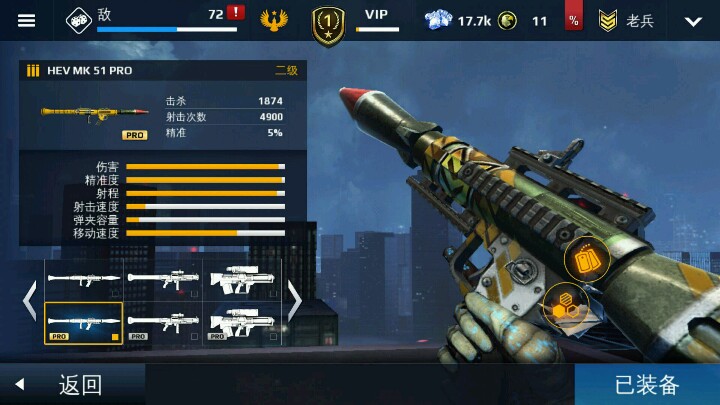
Task: Open the player profile dice icon
Action: (x=78, y=19)
